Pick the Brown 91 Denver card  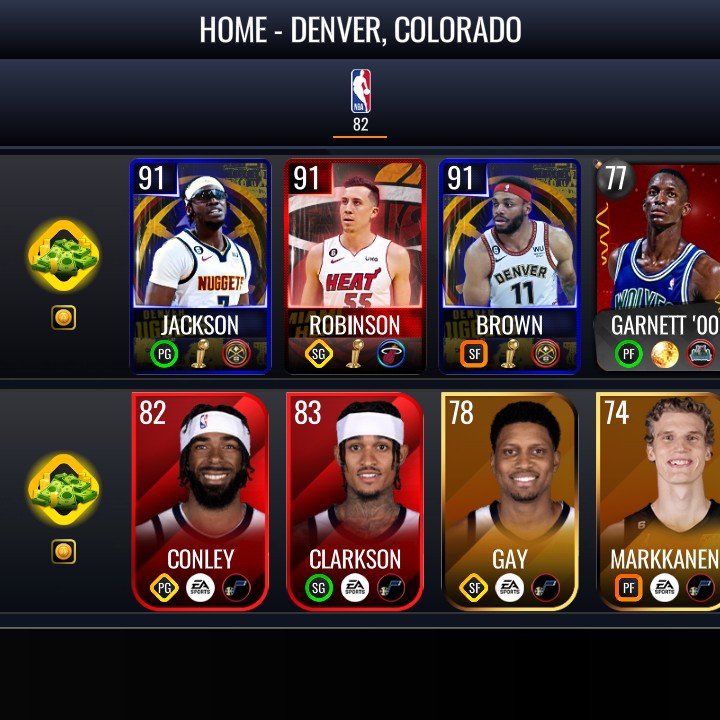pos(510,266)
